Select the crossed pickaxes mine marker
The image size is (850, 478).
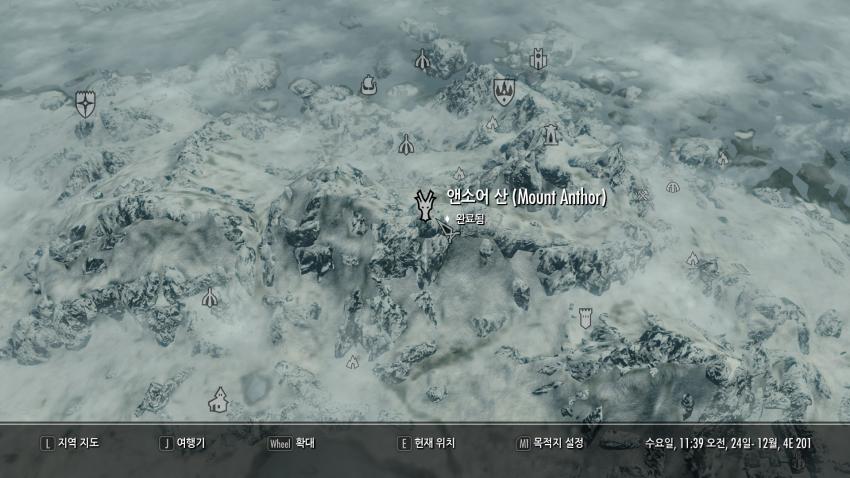641,195
